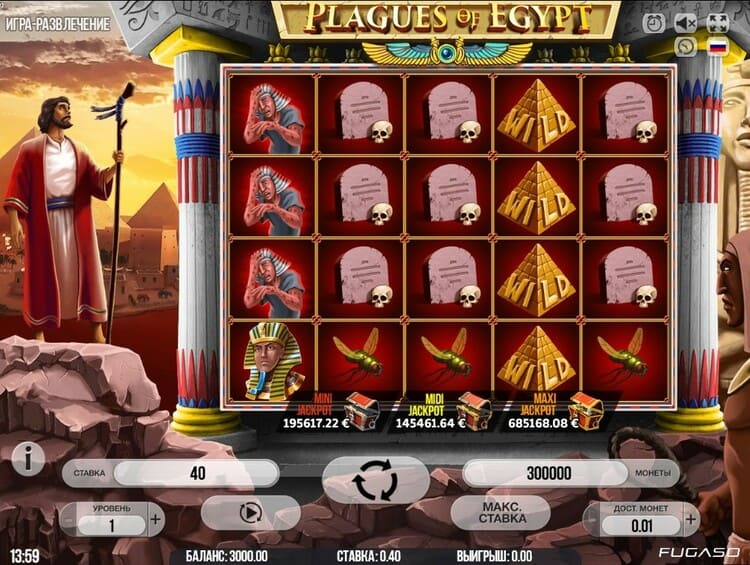Open the info paytable button
Image resolution: width=750 pixels, height=565 pixels.
pos(28,459)
